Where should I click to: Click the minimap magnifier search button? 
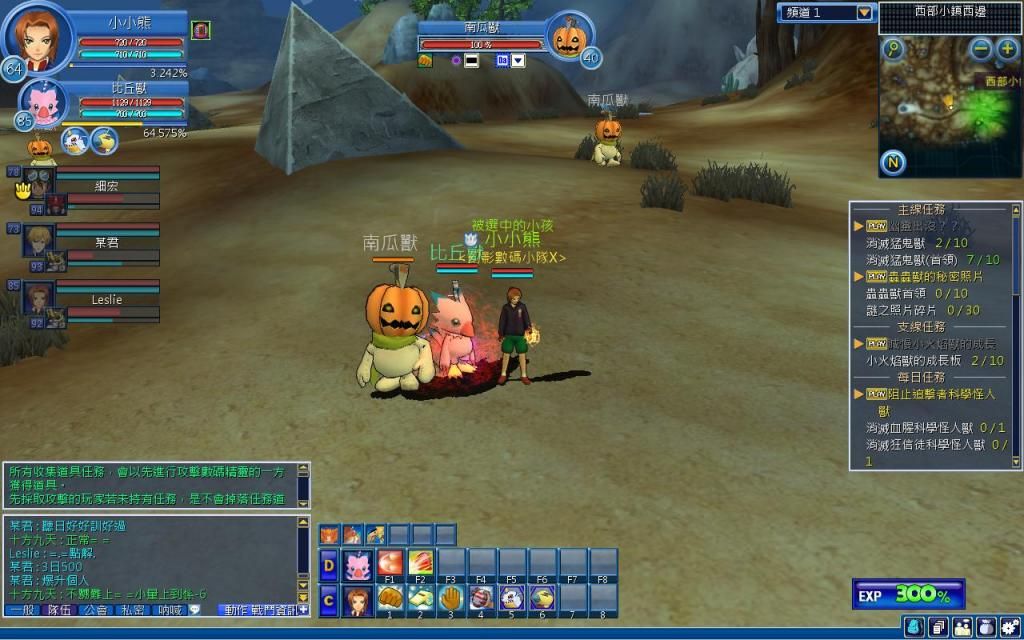point(892,48)
